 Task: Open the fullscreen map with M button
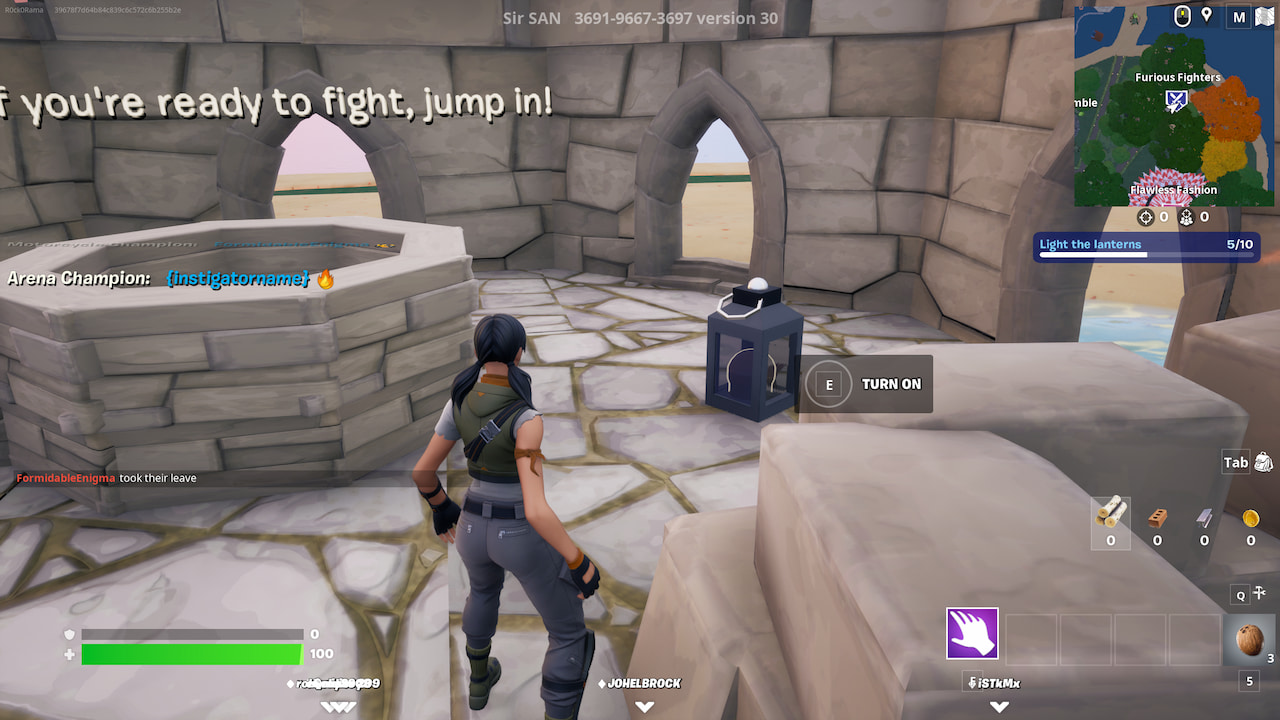[1238, 17]
